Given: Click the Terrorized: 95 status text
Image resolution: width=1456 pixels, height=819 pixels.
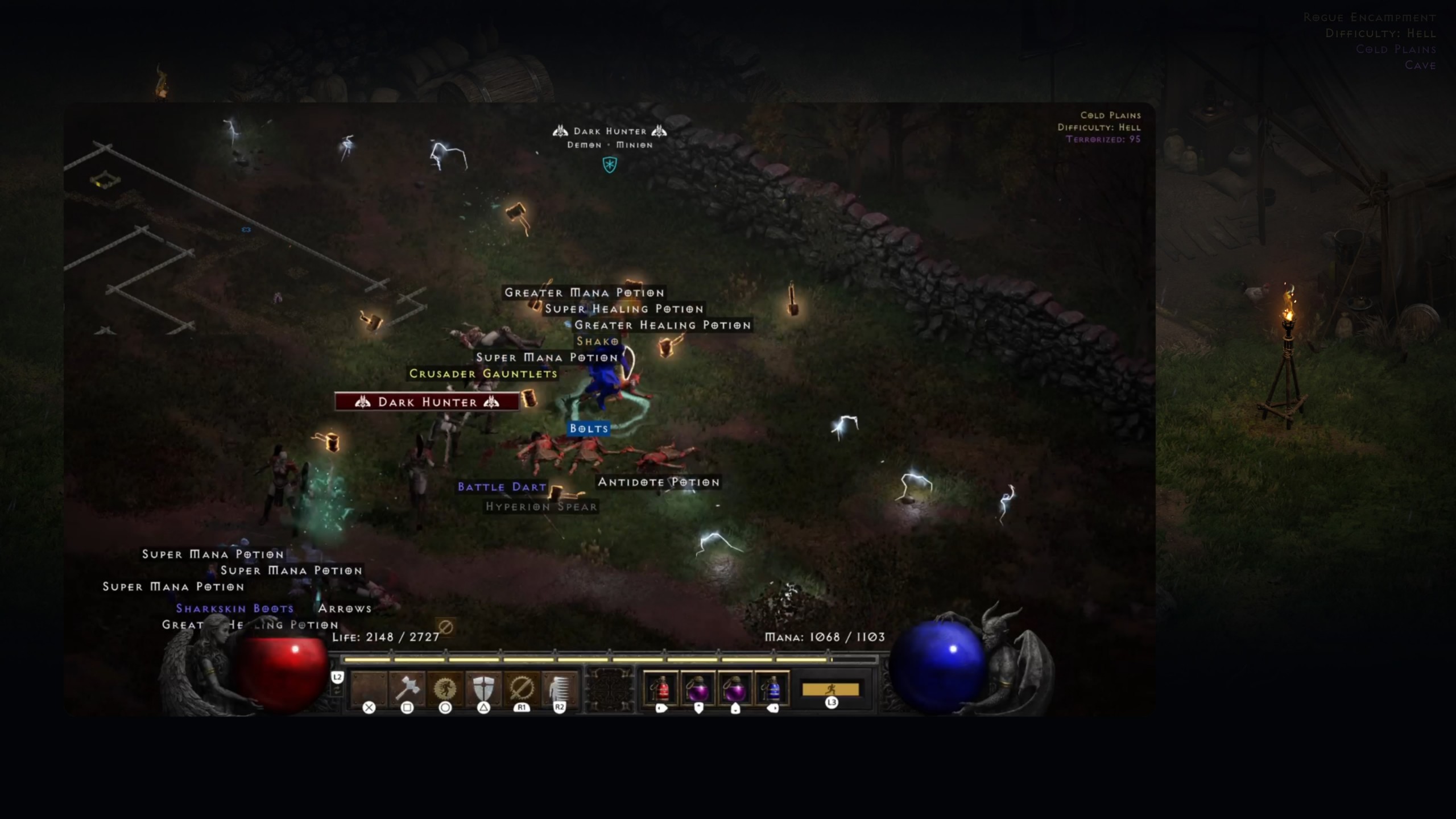Looking at the screenshot, I should pos(1103,140).
